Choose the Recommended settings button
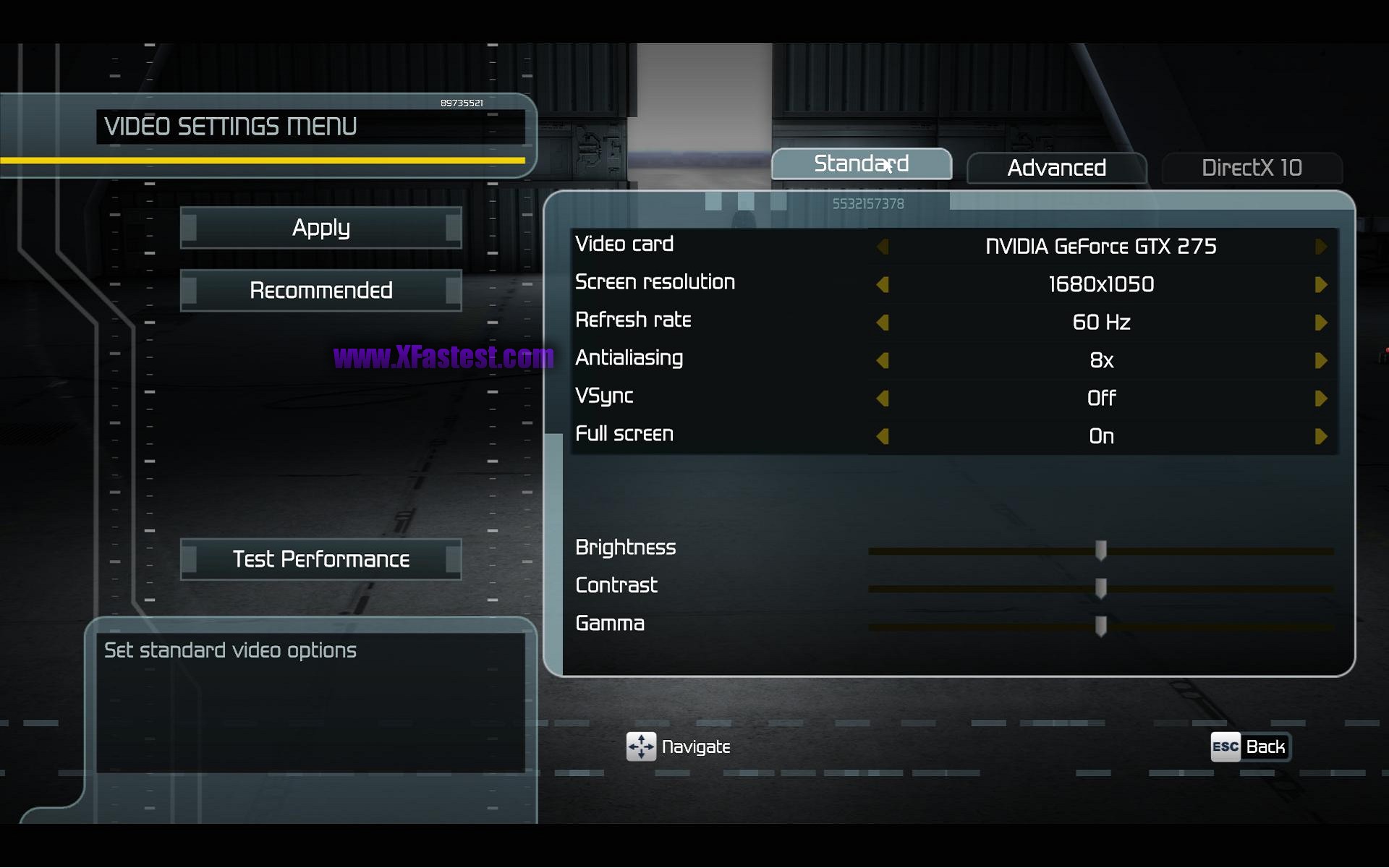The width and height of the screenshot is (1389, 868). pos(320,290)
